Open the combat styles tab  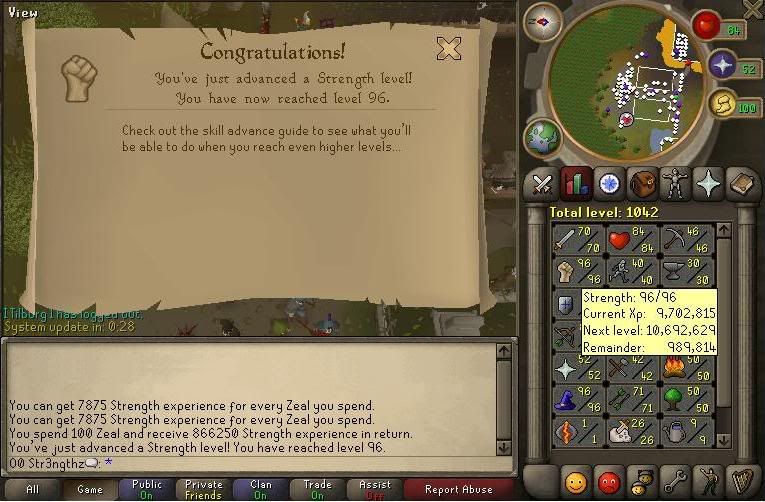tap(542, 183)
